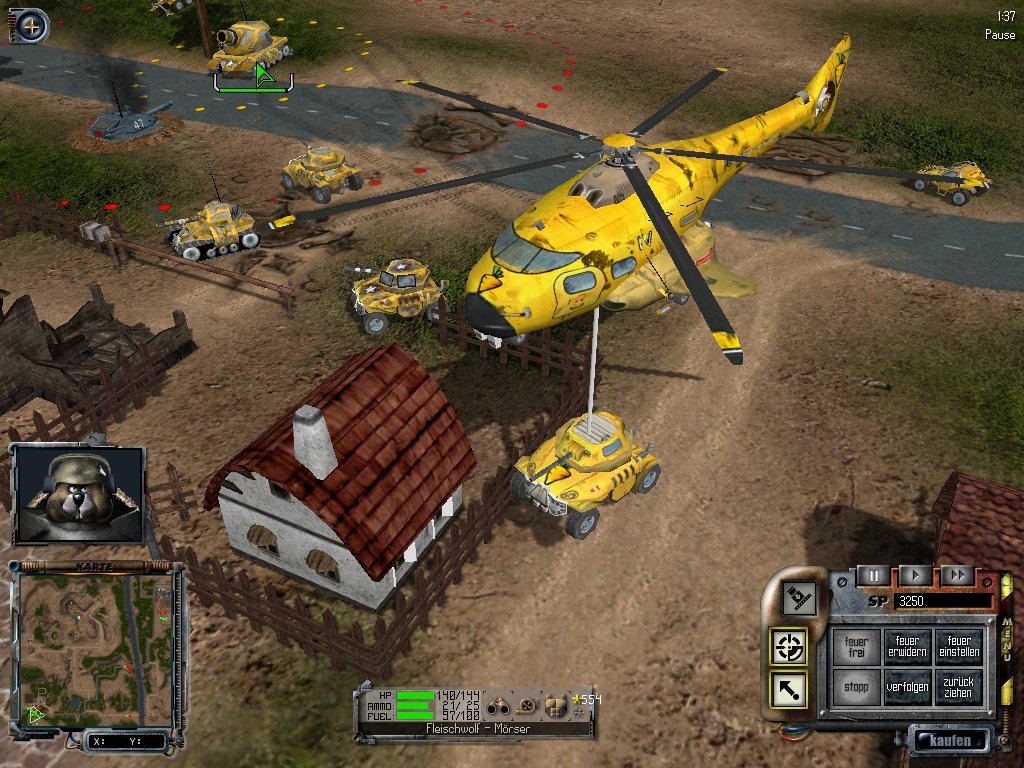
Task: Click the "feuer frei" command button
Action: (856, 647)
